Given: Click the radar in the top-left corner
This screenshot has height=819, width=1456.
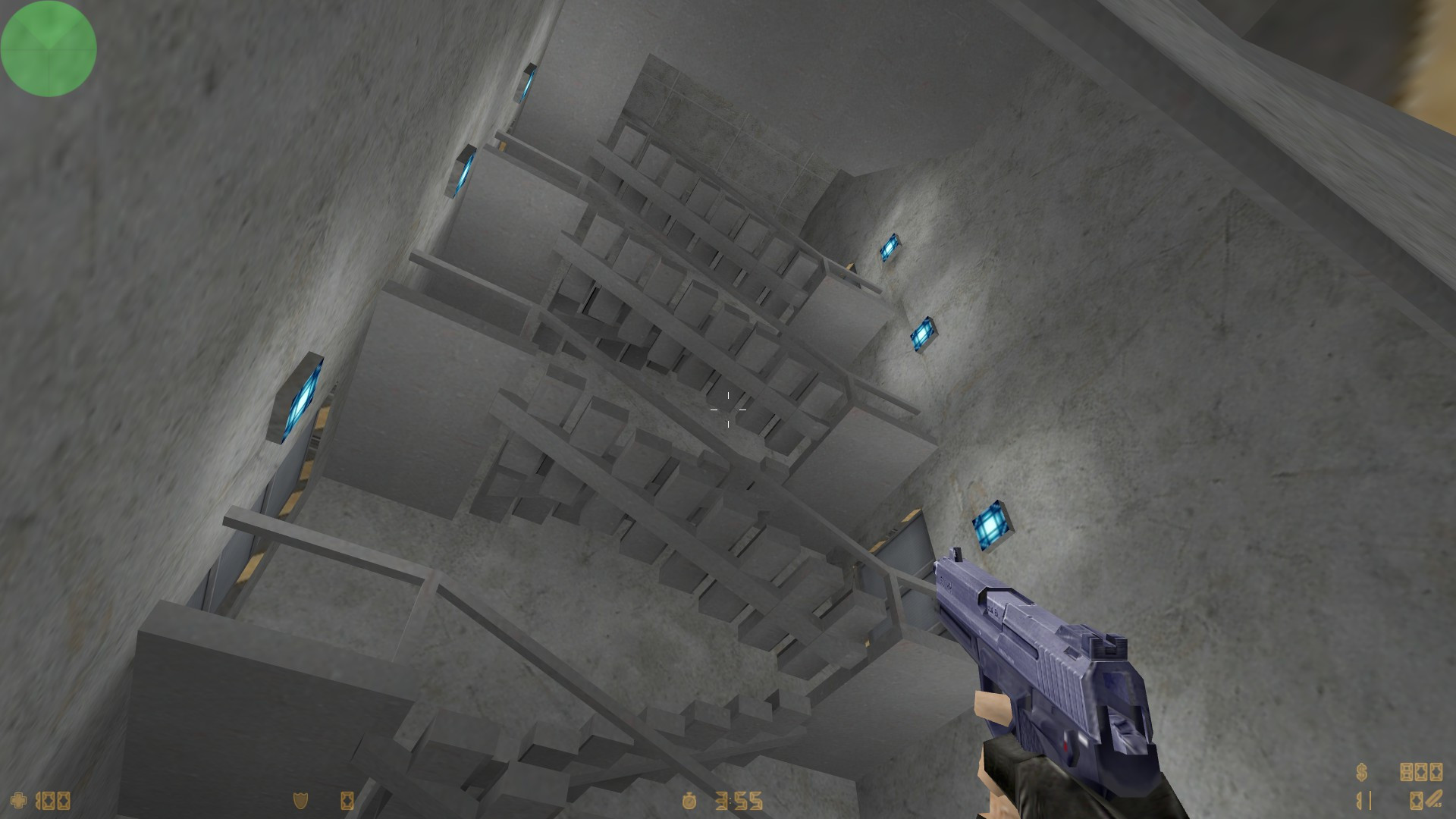Looking at the screenshot, I should [x=48, y=49].
